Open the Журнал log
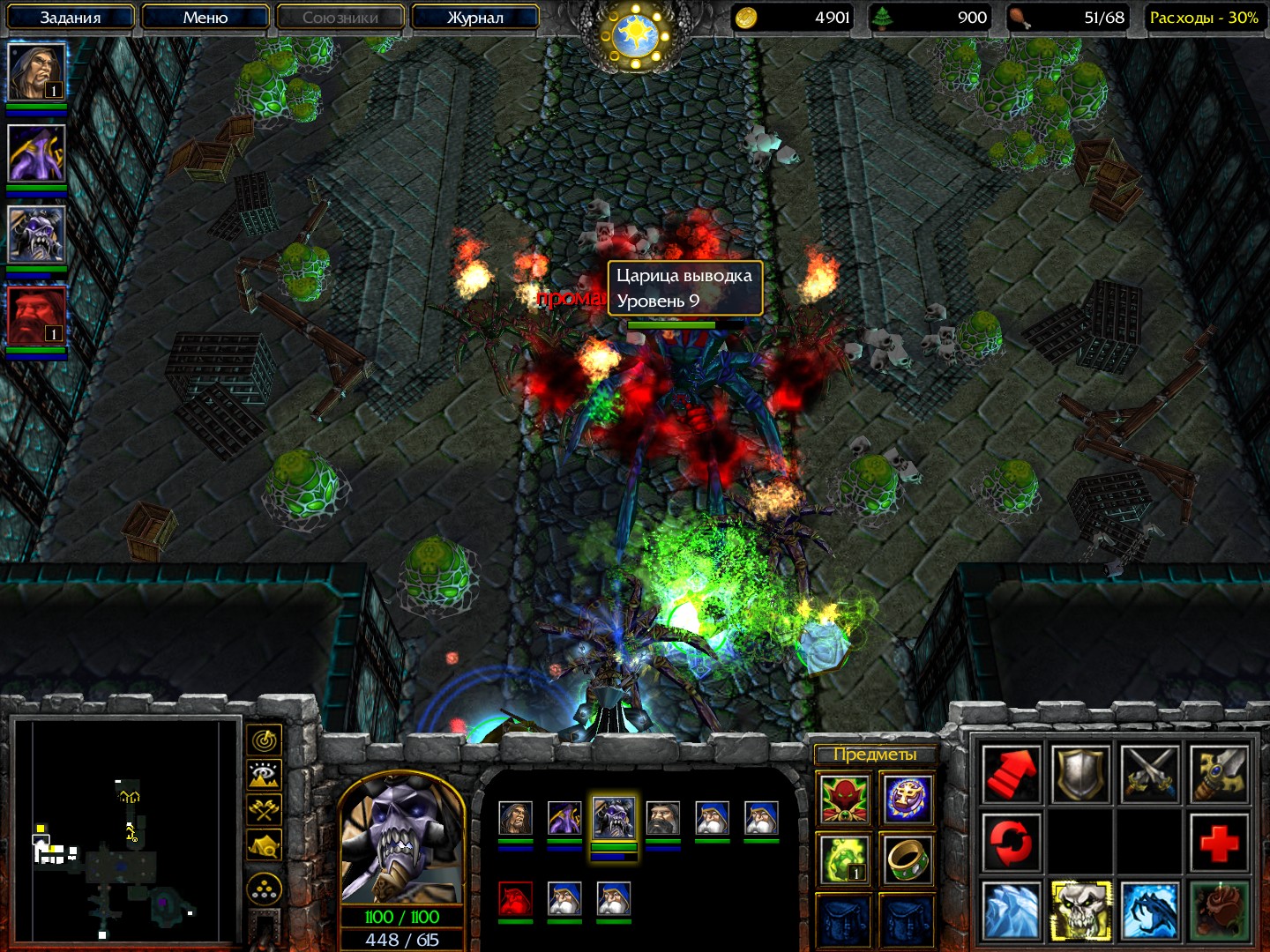The height and width of the screenshot is (952, 1270). [474, 17]
